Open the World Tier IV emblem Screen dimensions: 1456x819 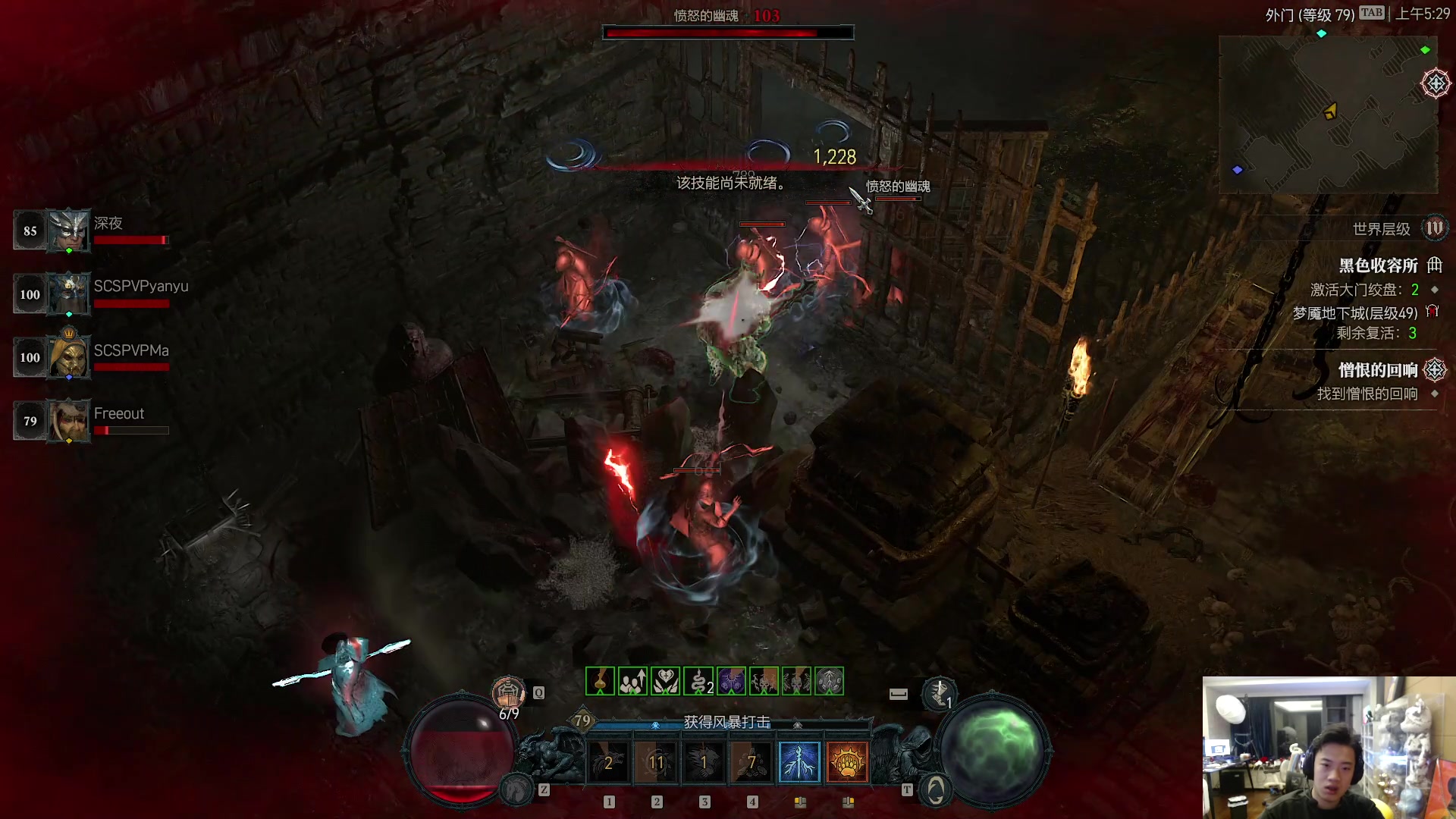pos(1434,228)
